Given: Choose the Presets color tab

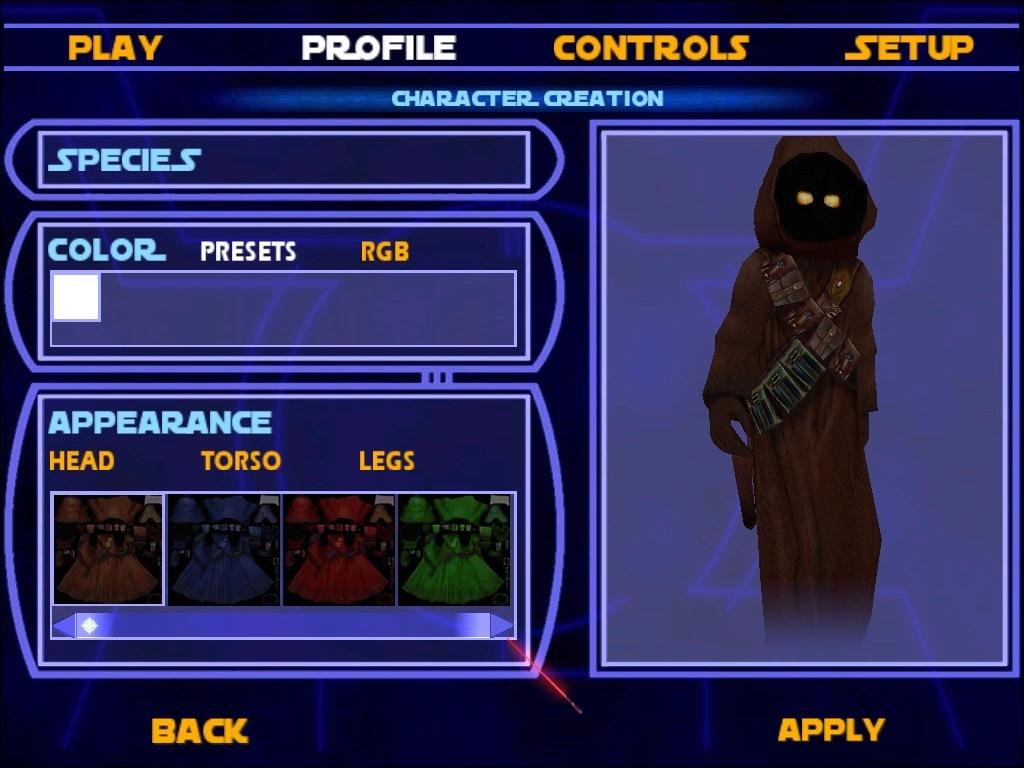Looking at the screenshot, I should [x=248, y=251].
